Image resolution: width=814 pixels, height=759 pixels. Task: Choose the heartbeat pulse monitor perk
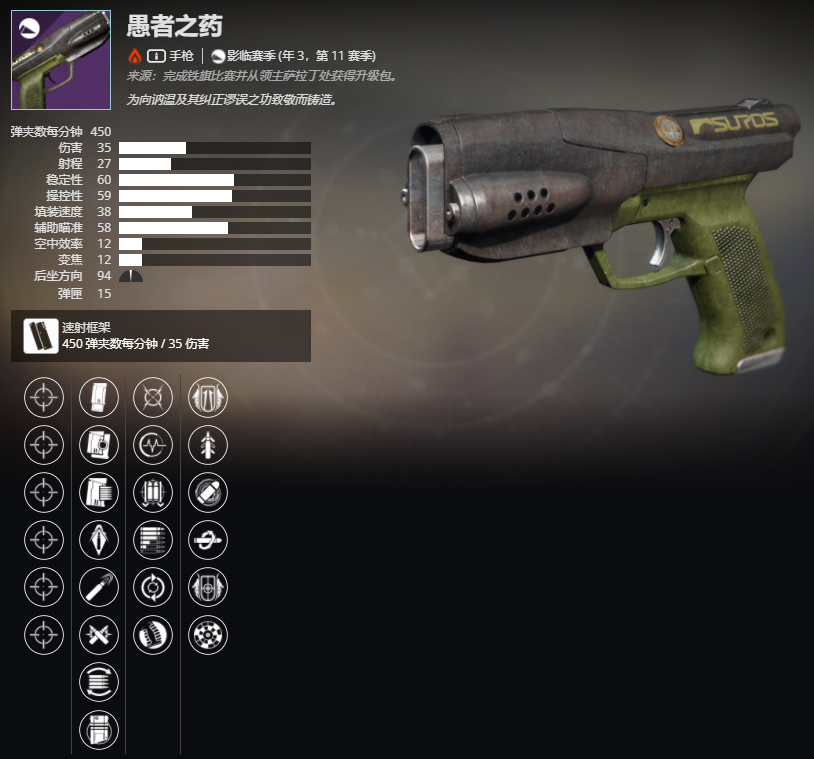click(x=153, y=444)
